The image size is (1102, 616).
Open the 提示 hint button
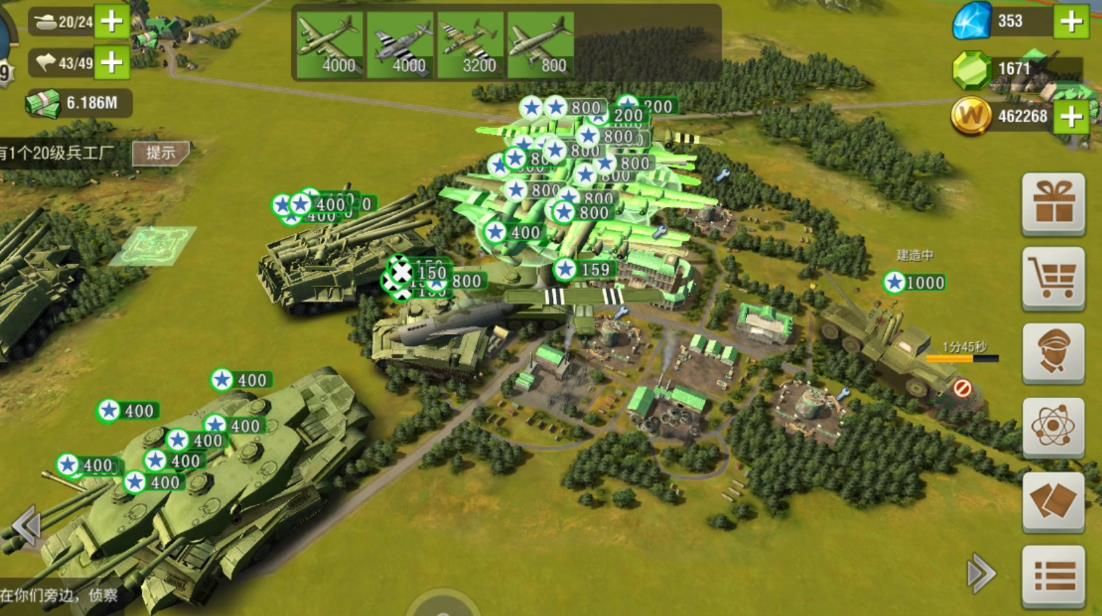pyautogui.click(x=160, y=153)
